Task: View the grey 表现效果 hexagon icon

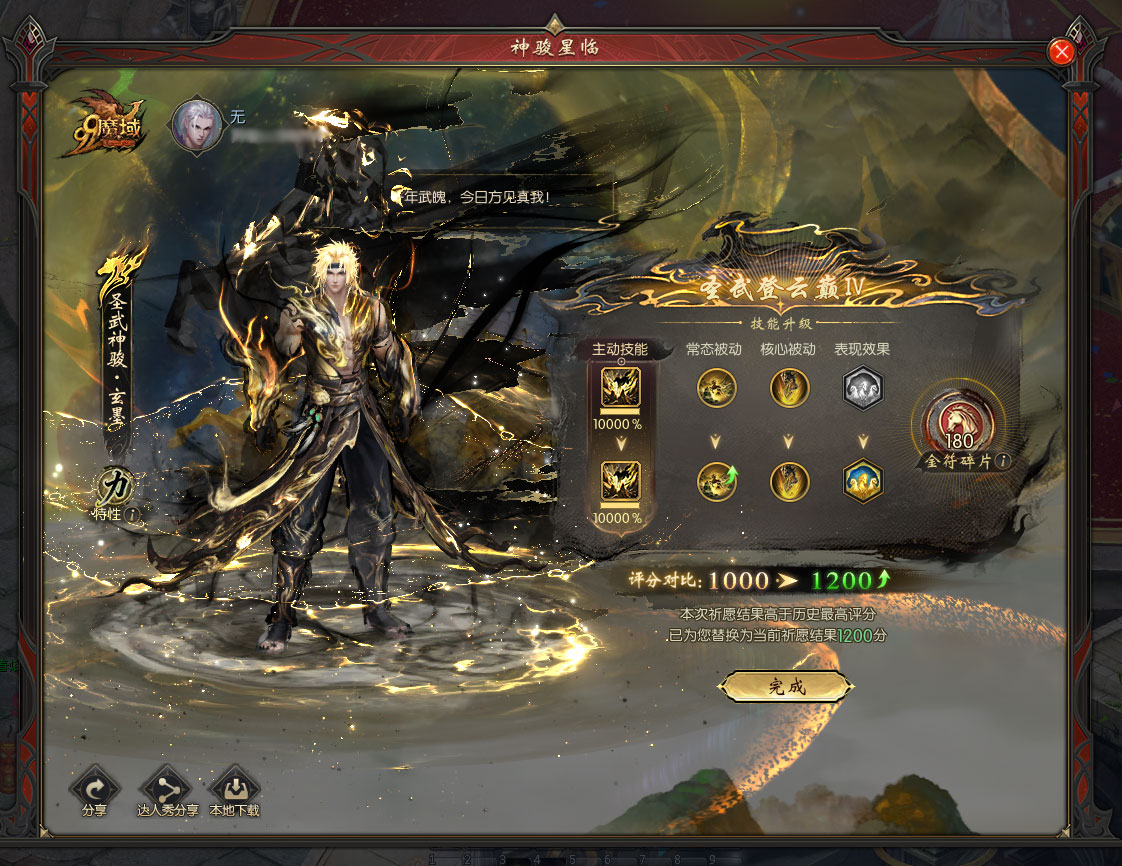Action: [862, 389]
